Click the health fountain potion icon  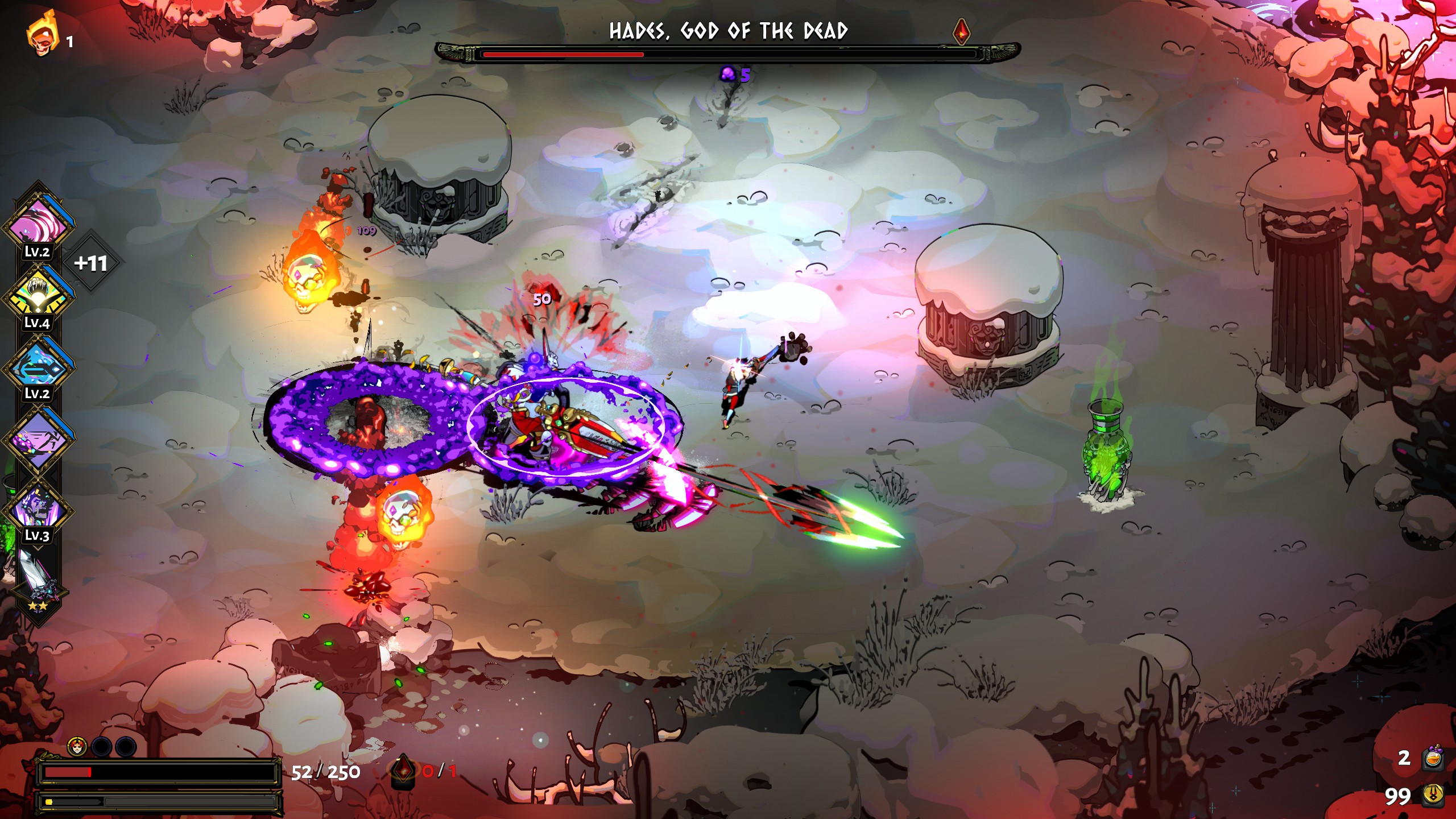coord(1432,758)
